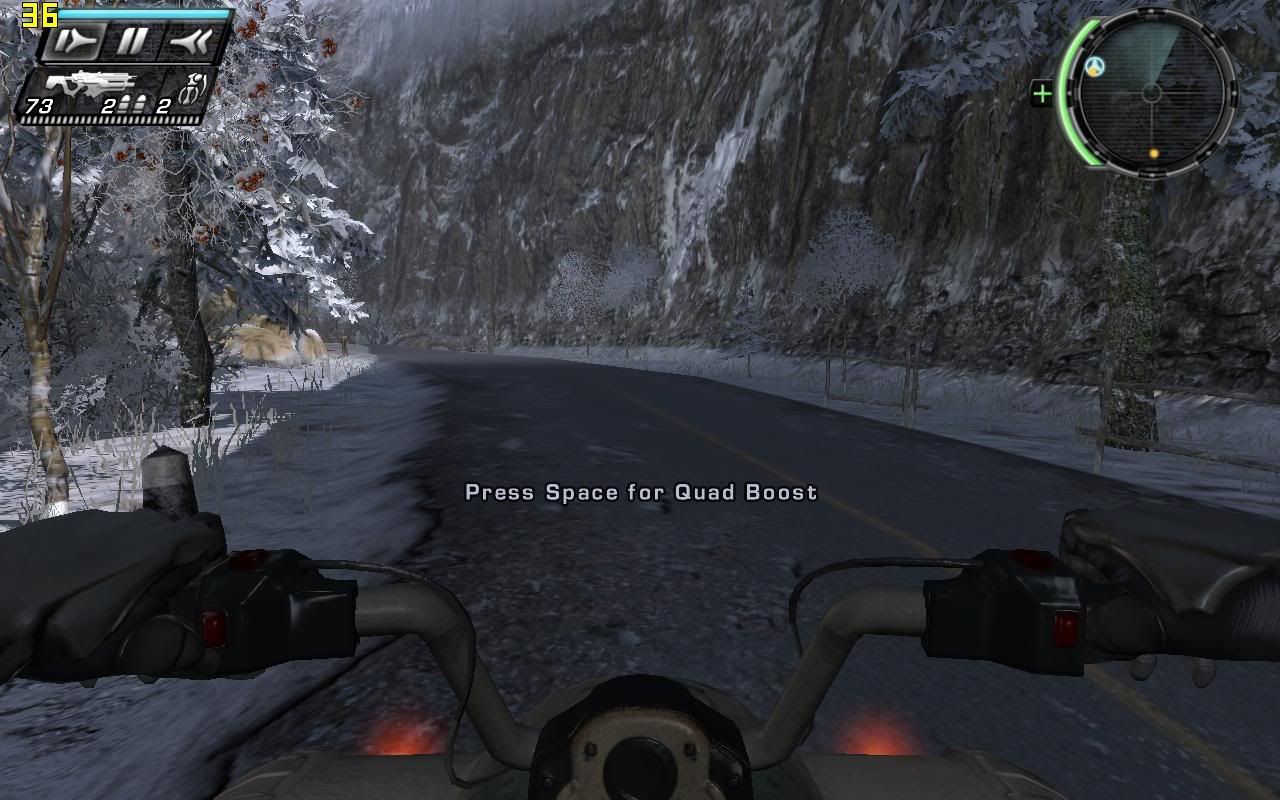Toggle the yellow objective blip on the radar
Viewport: 1280px width, 800px height.
point(1153,153)
